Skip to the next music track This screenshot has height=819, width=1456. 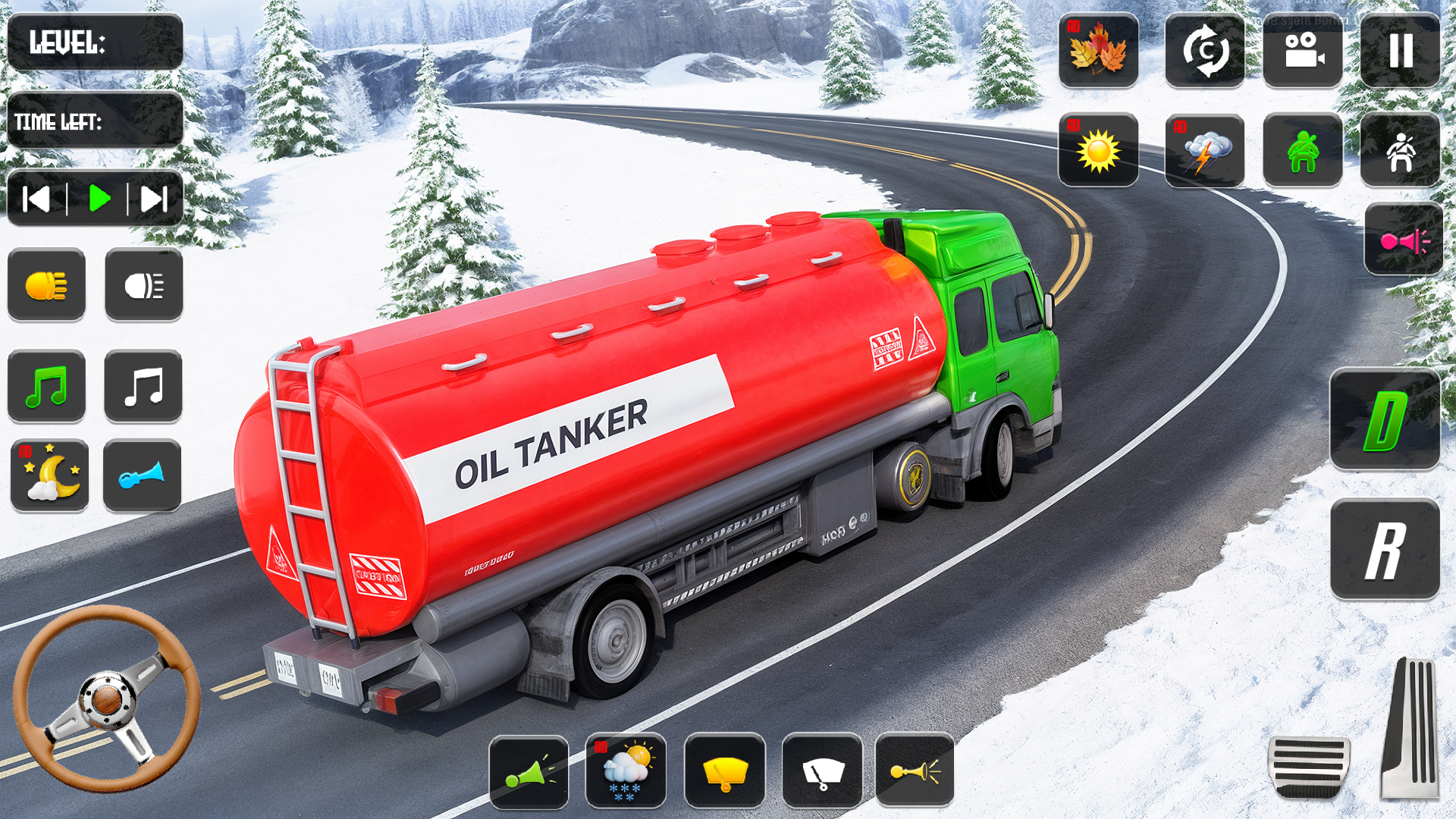click(x=154, y=199)
